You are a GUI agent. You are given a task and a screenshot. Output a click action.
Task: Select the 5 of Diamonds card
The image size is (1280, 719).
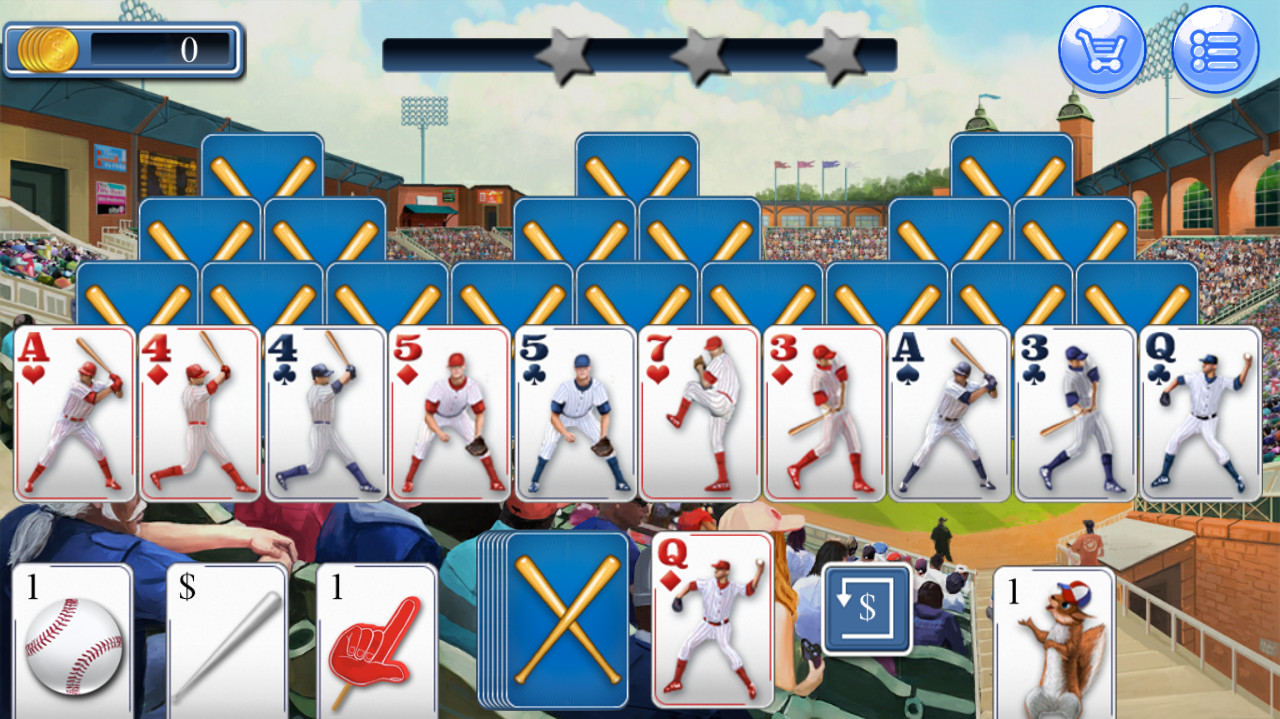tap(450, 412)
